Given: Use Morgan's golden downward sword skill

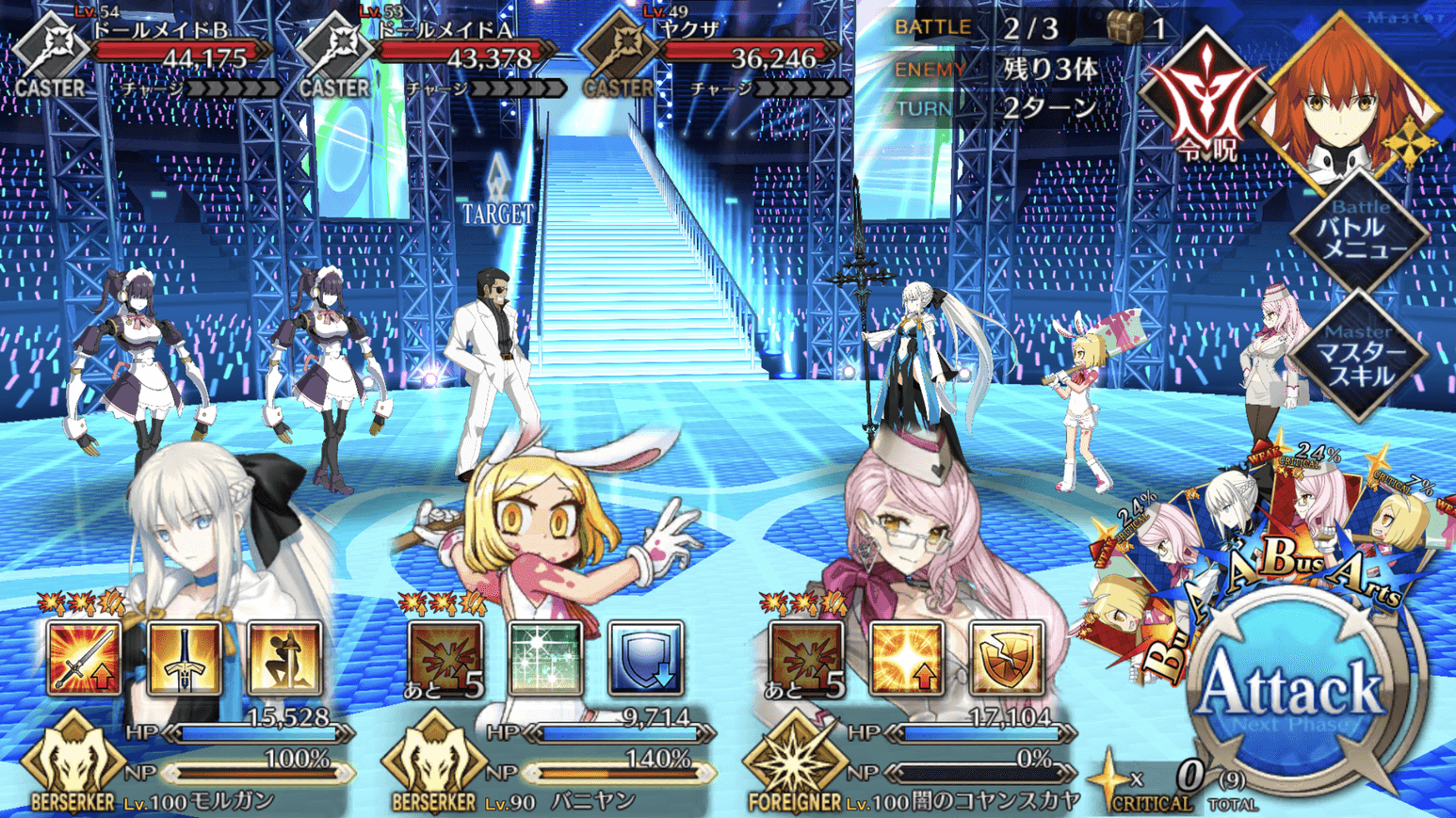Looking at the screenshot, I should point(185,658).
